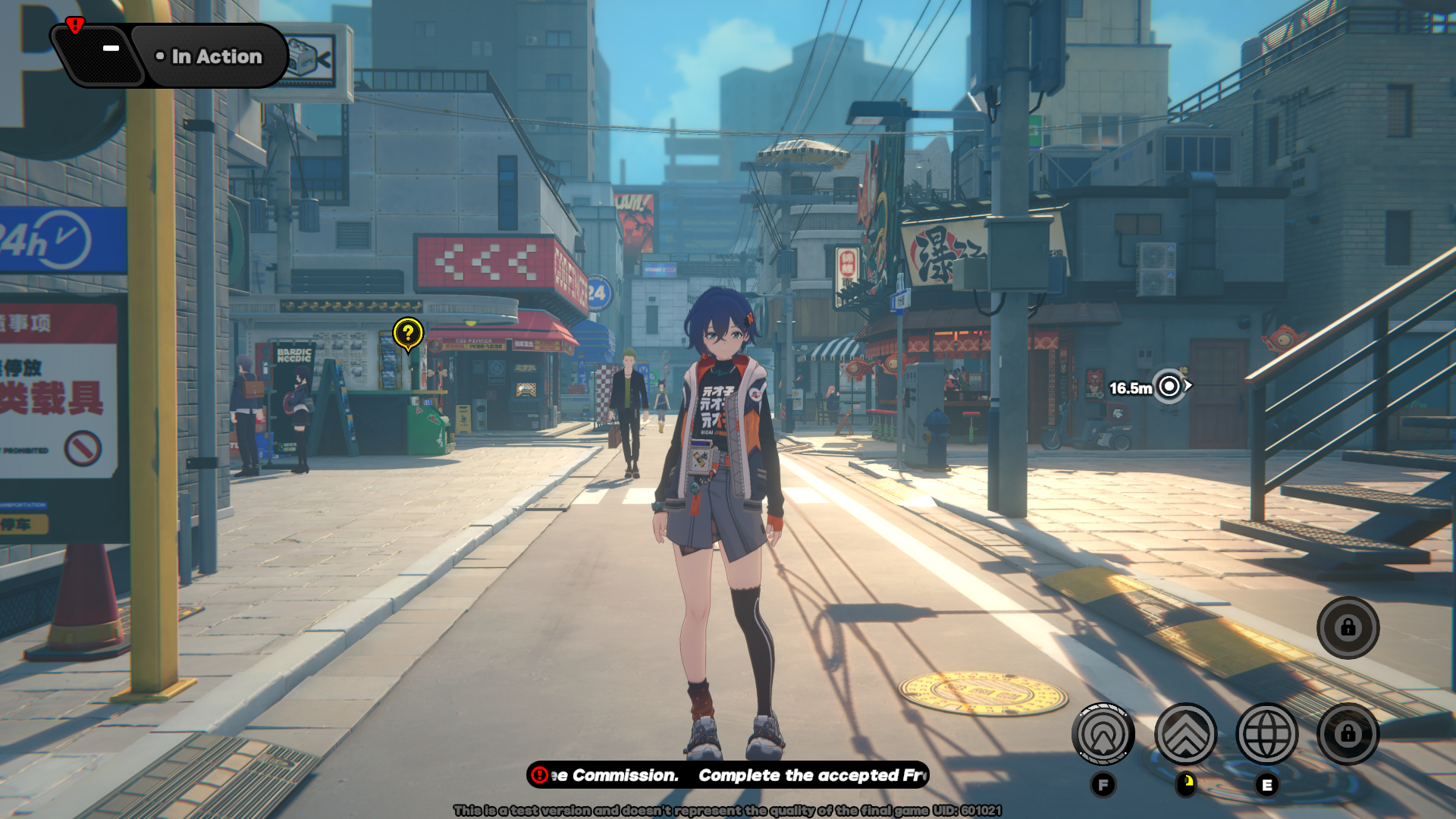Activate the circular arrow navigation icon
The width and height of the screenshot is (1456, 819).
1103,734
